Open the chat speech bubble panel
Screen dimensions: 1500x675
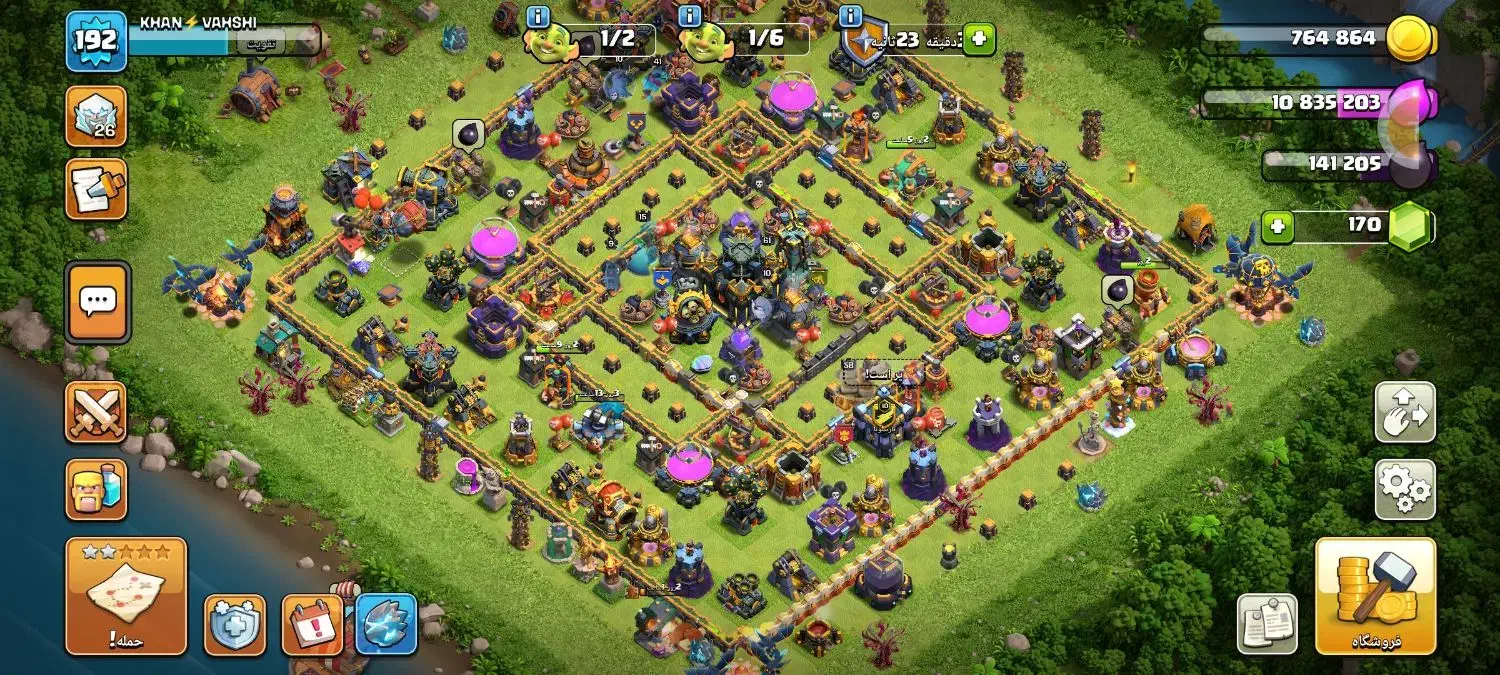pyautogui.click(x=97, y=300)
